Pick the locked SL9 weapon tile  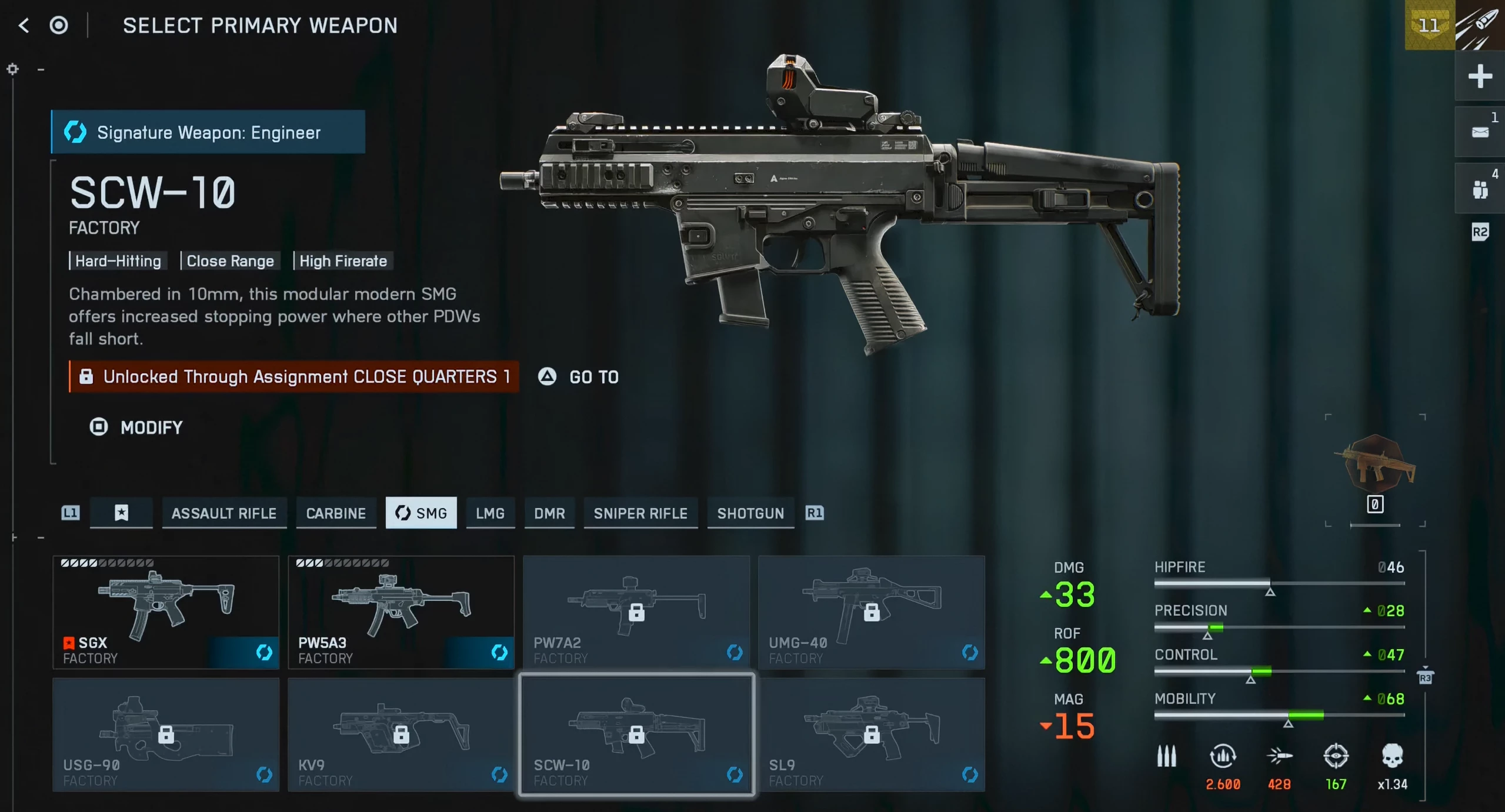tap(872, 734)
